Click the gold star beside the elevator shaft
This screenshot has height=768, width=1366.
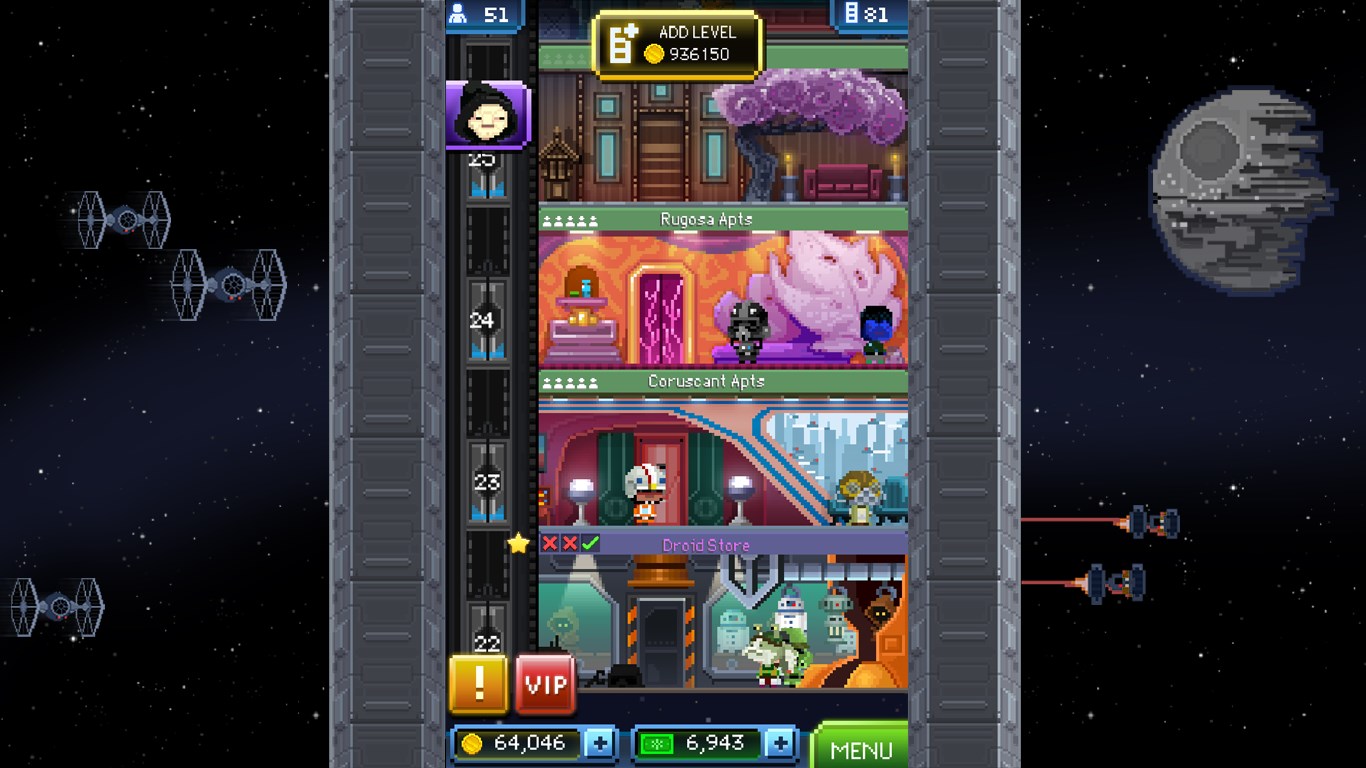(x=518, y=545)
